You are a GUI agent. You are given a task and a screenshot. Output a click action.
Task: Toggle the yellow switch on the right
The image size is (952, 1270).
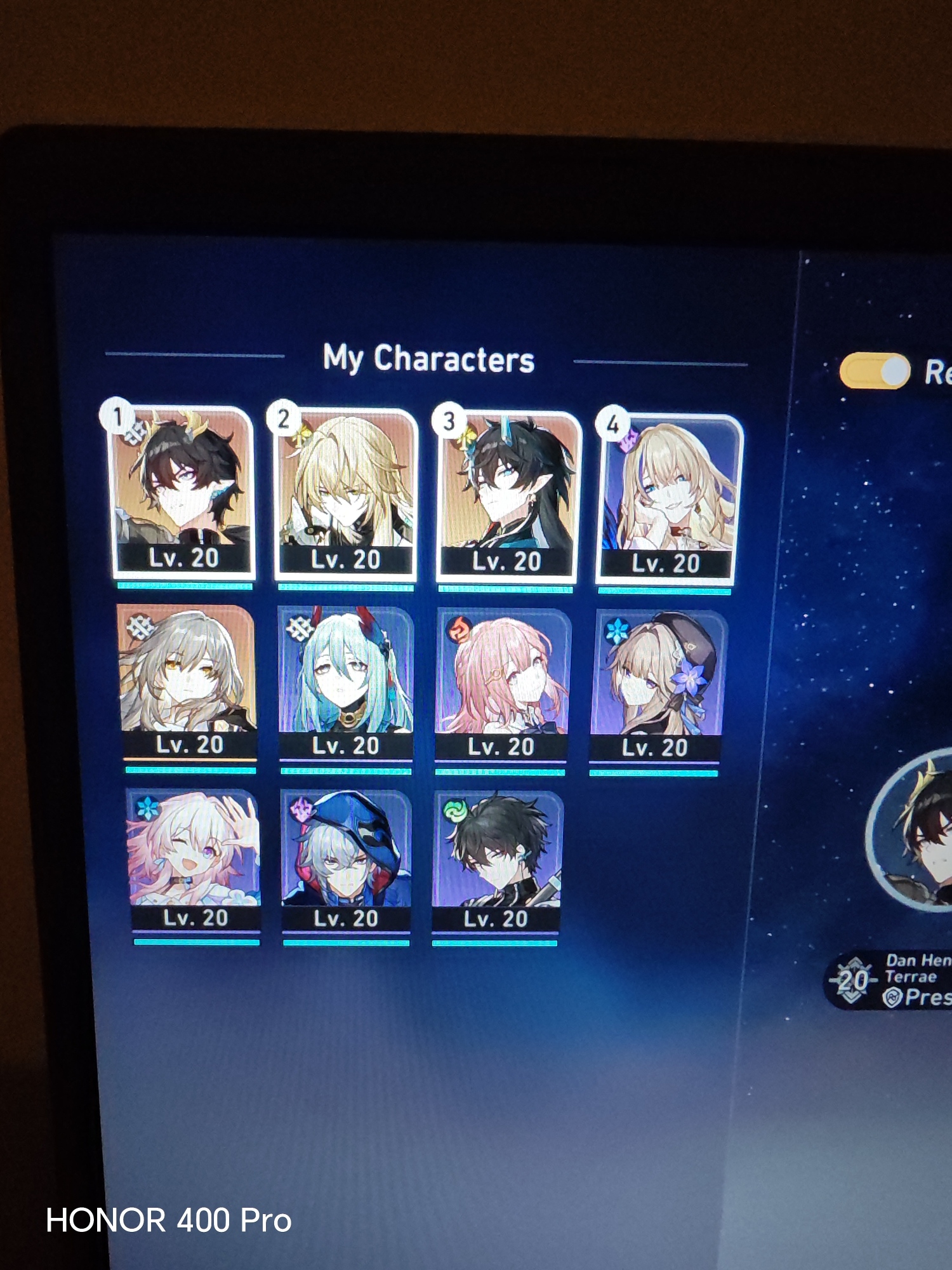pyautogui.click(x=874, y=371)
